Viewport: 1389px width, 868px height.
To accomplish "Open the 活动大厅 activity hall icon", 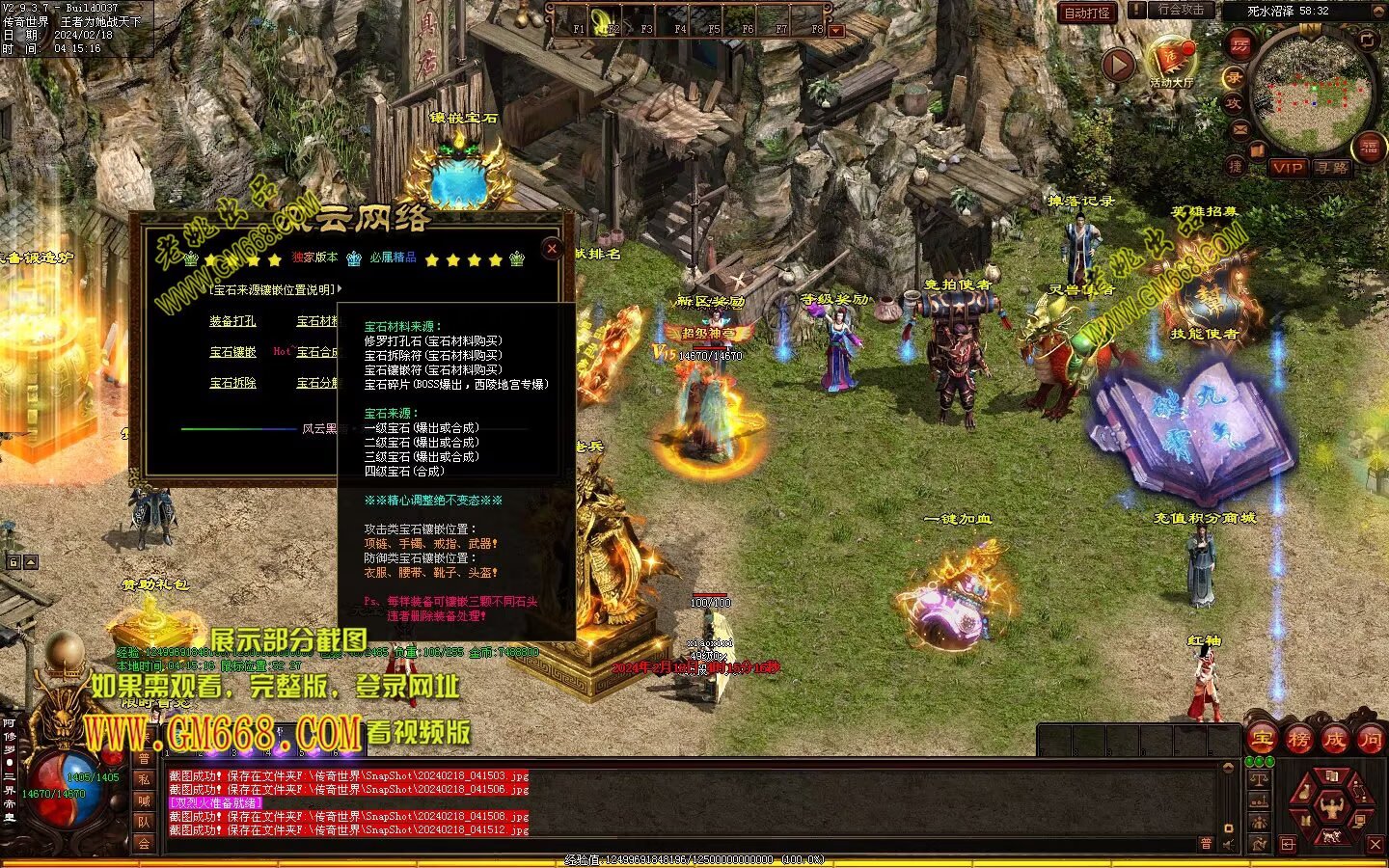I will pos(1172,62).
